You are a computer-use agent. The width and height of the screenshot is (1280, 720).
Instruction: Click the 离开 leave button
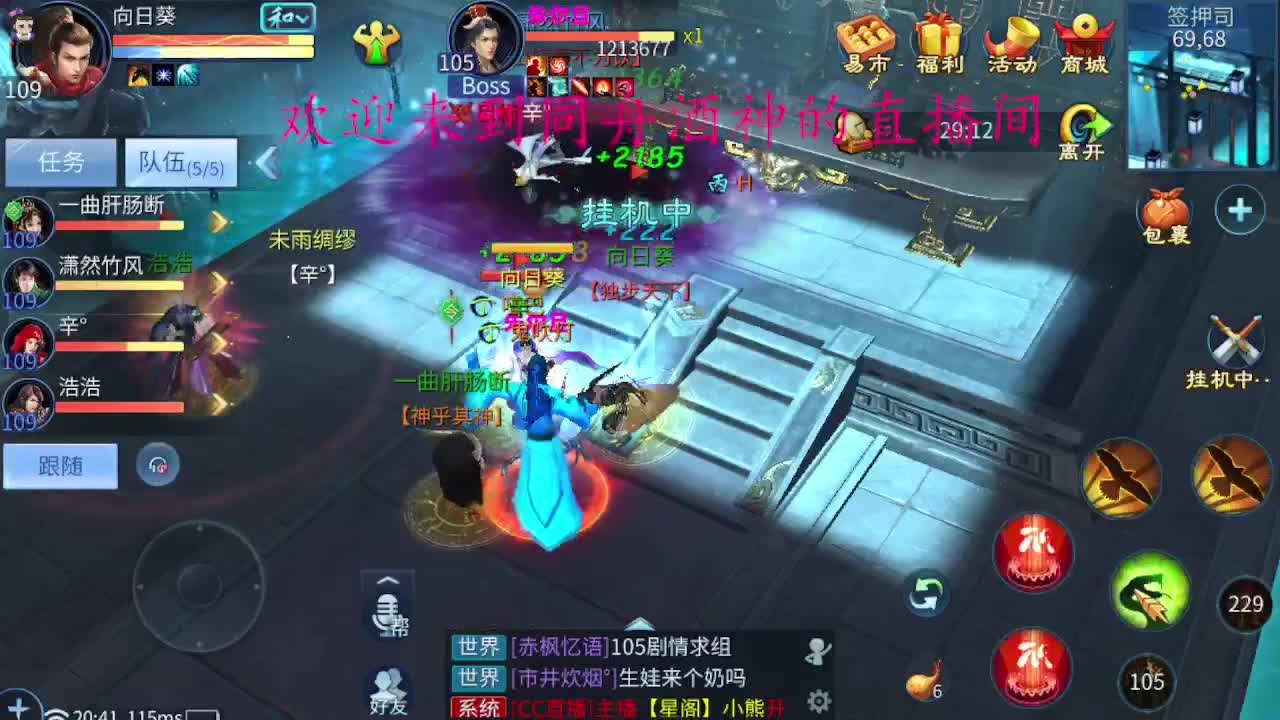pos(1082,125)
